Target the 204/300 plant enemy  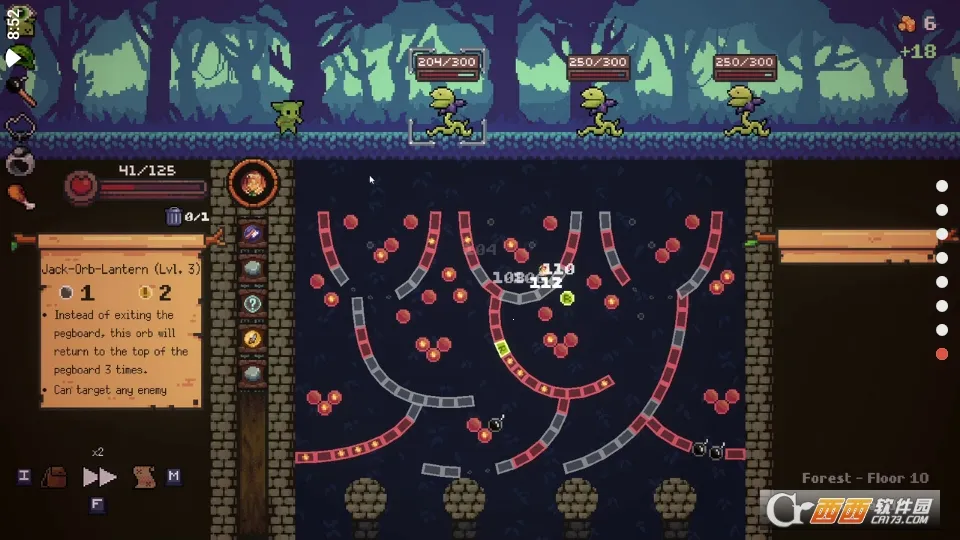[x=446, y=110]
